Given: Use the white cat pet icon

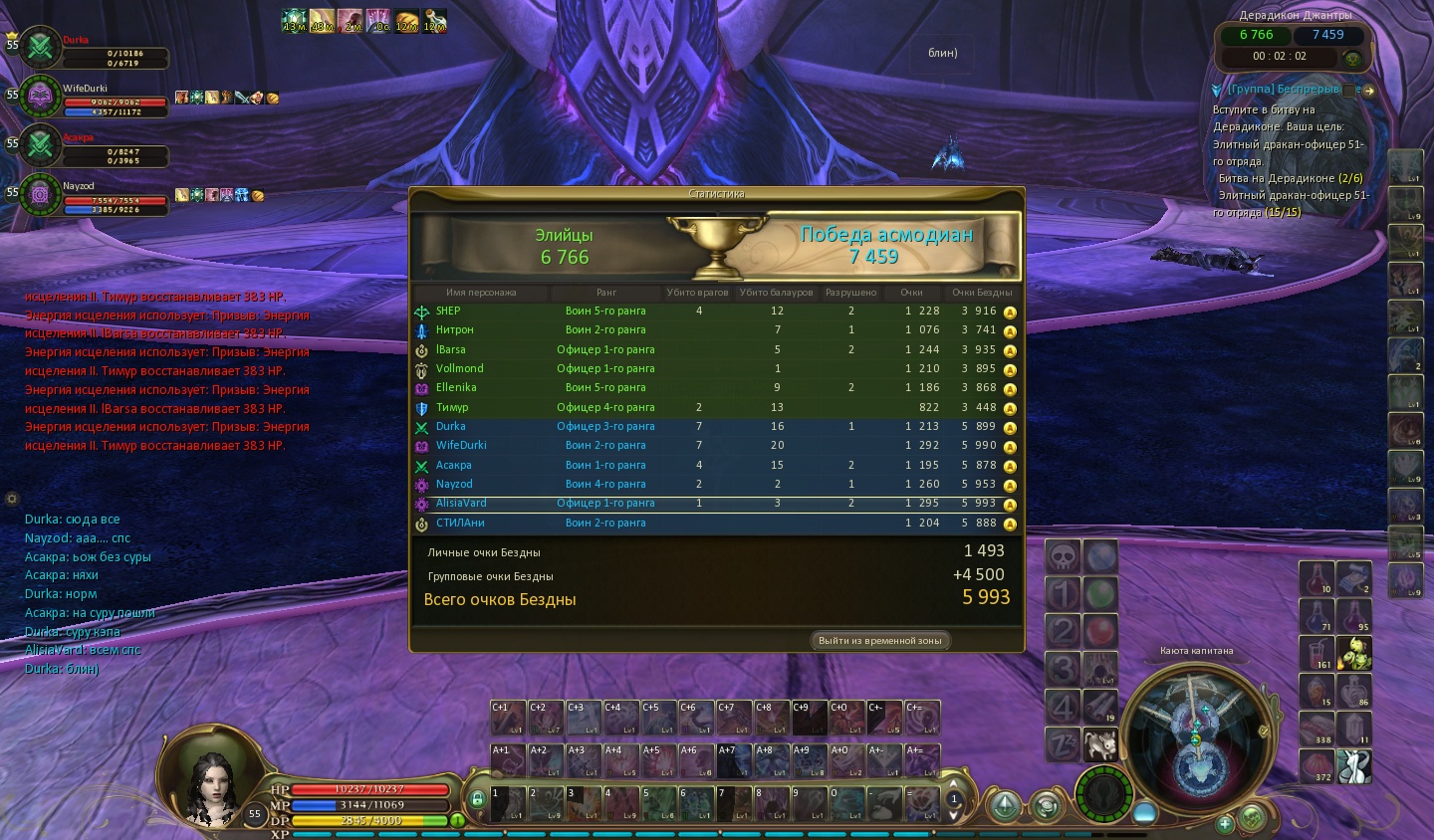Looking at the screenshot, I should pos(1099,743).
